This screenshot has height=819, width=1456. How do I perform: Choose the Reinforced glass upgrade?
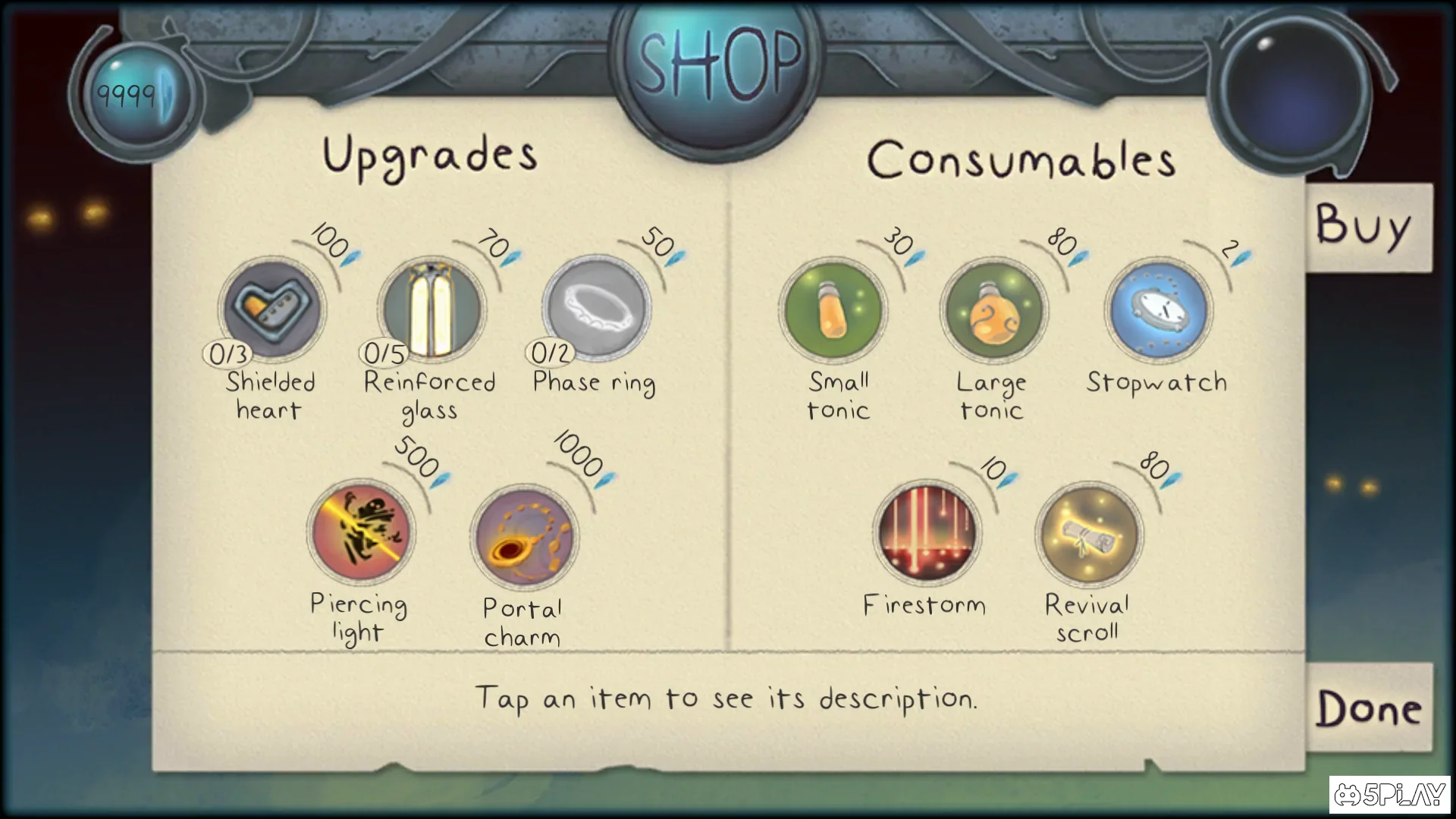pos(431,309)
